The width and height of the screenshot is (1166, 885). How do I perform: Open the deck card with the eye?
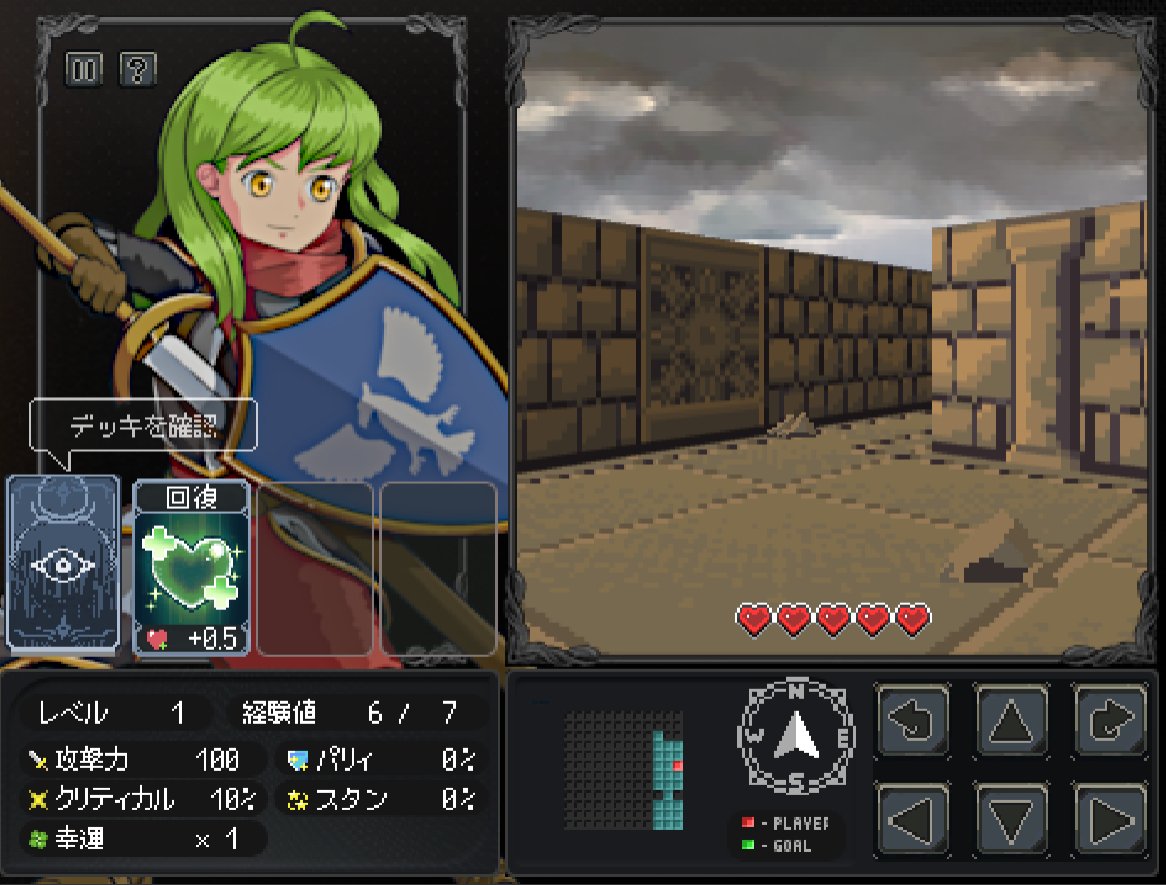(x=63, y=563)
